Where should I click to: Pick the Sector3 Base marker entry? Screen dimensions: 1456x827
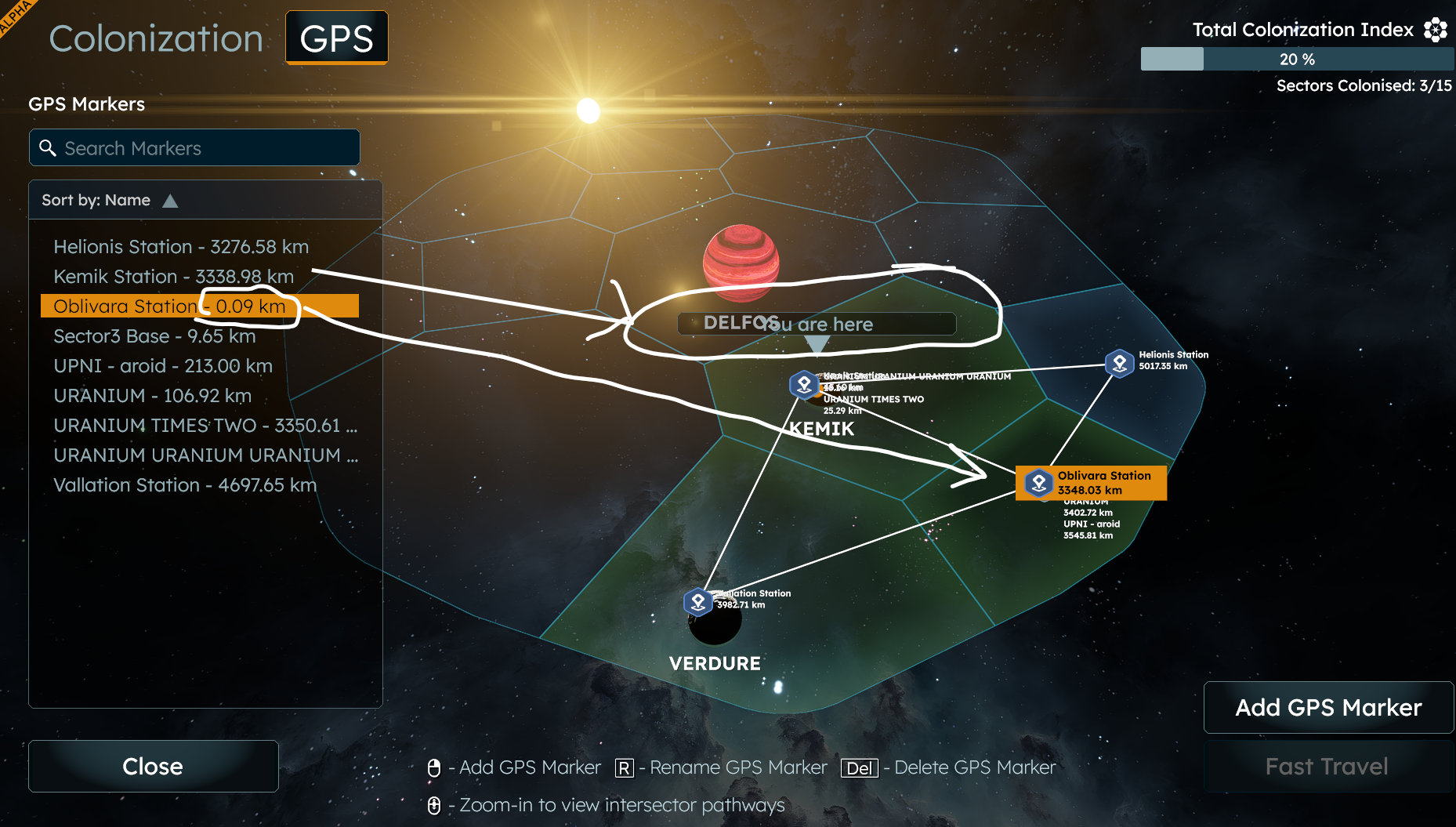click(x=154, y=336)
